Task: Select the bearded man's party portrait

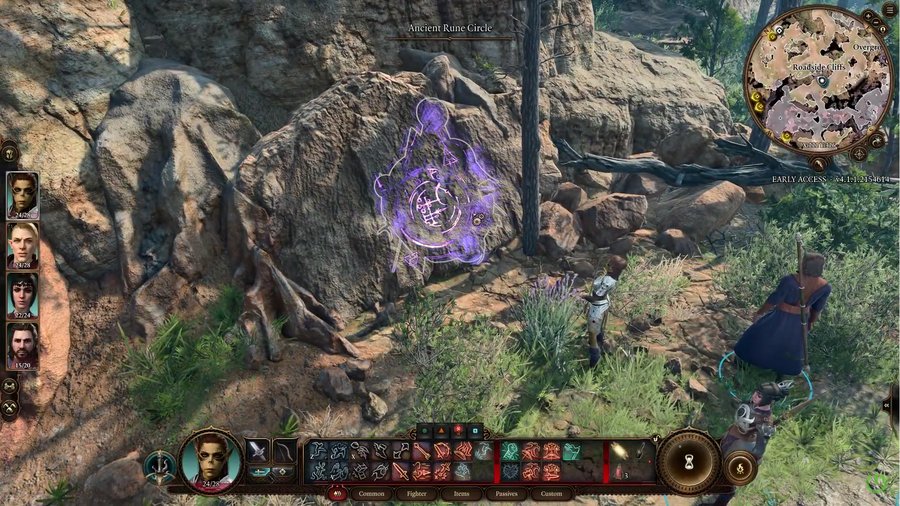Action: pos(22,345)
